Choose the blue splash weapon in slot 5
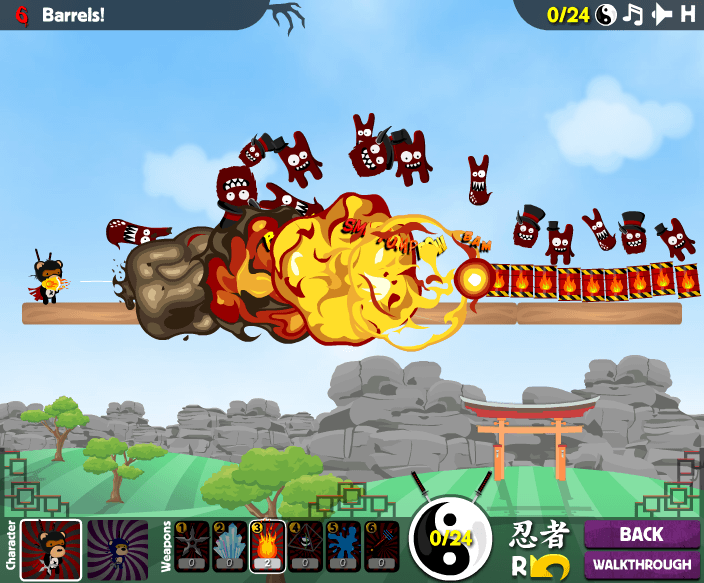 (x=342, y=547)
